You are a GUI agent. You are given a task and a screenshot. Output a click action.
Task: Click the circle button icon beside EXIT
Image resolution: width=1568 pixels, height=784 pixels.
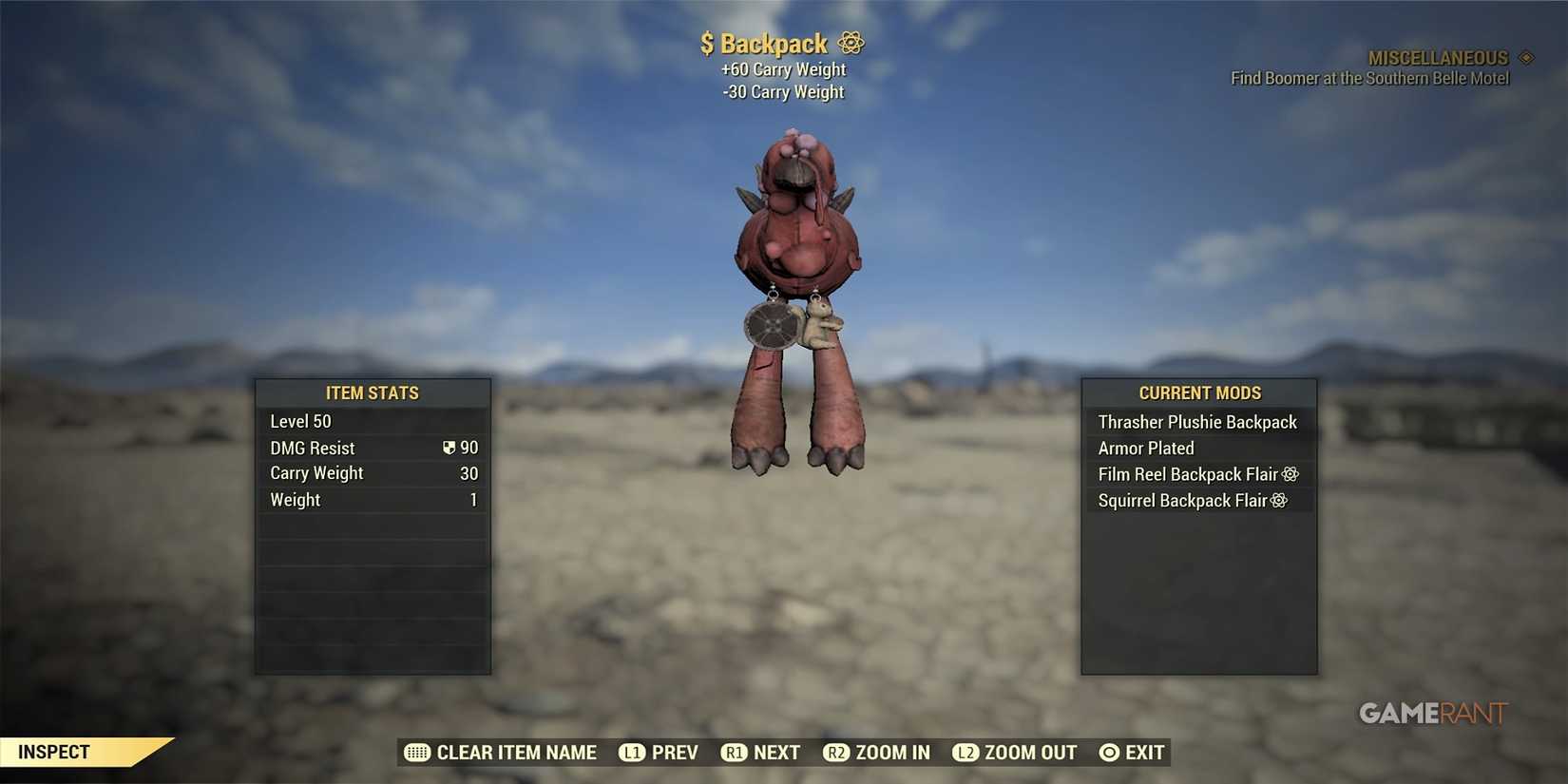click(x=1108, y=752)
